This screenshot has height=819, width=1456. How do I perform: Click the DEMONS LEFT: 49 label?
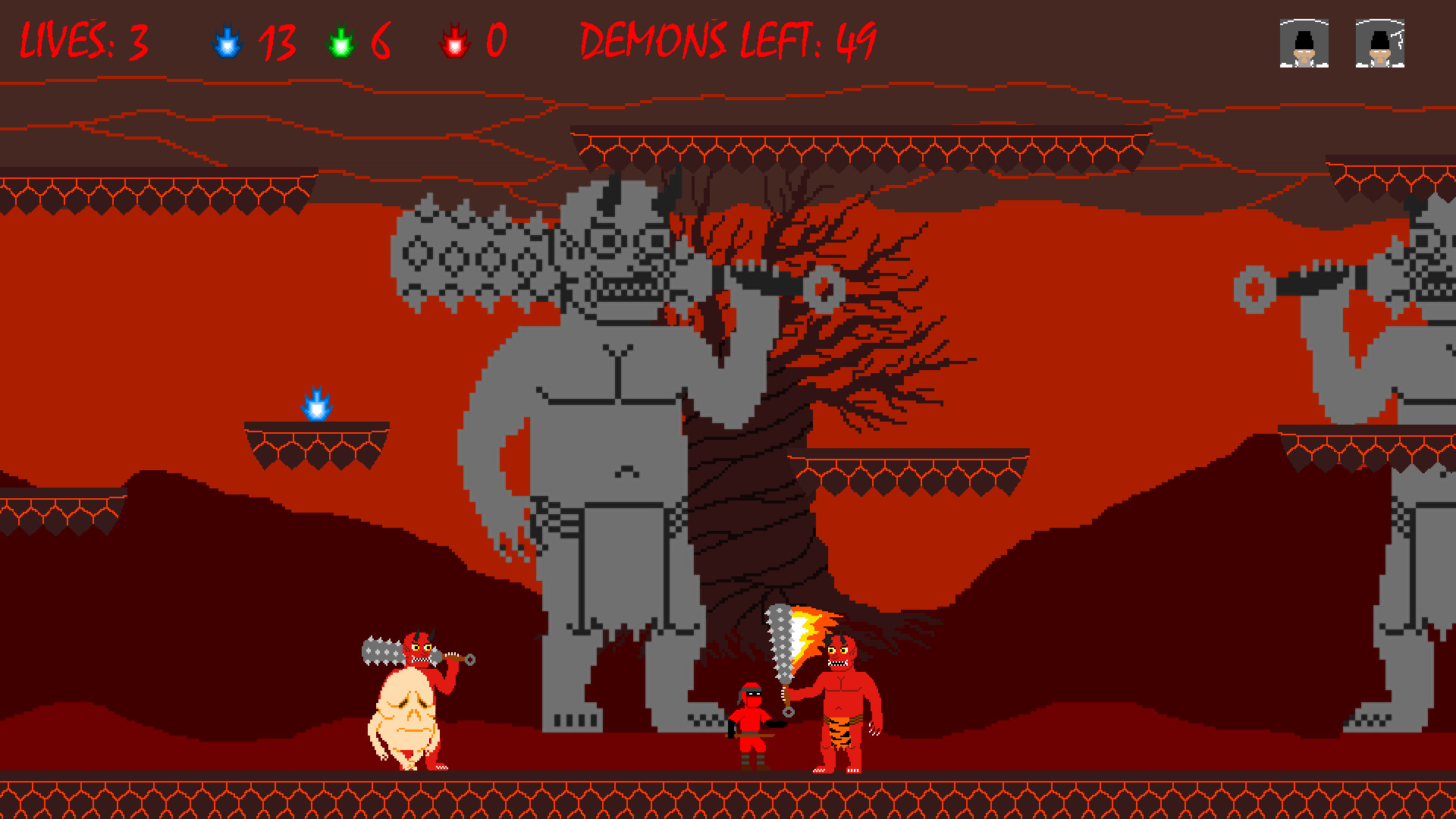point(728,42)
